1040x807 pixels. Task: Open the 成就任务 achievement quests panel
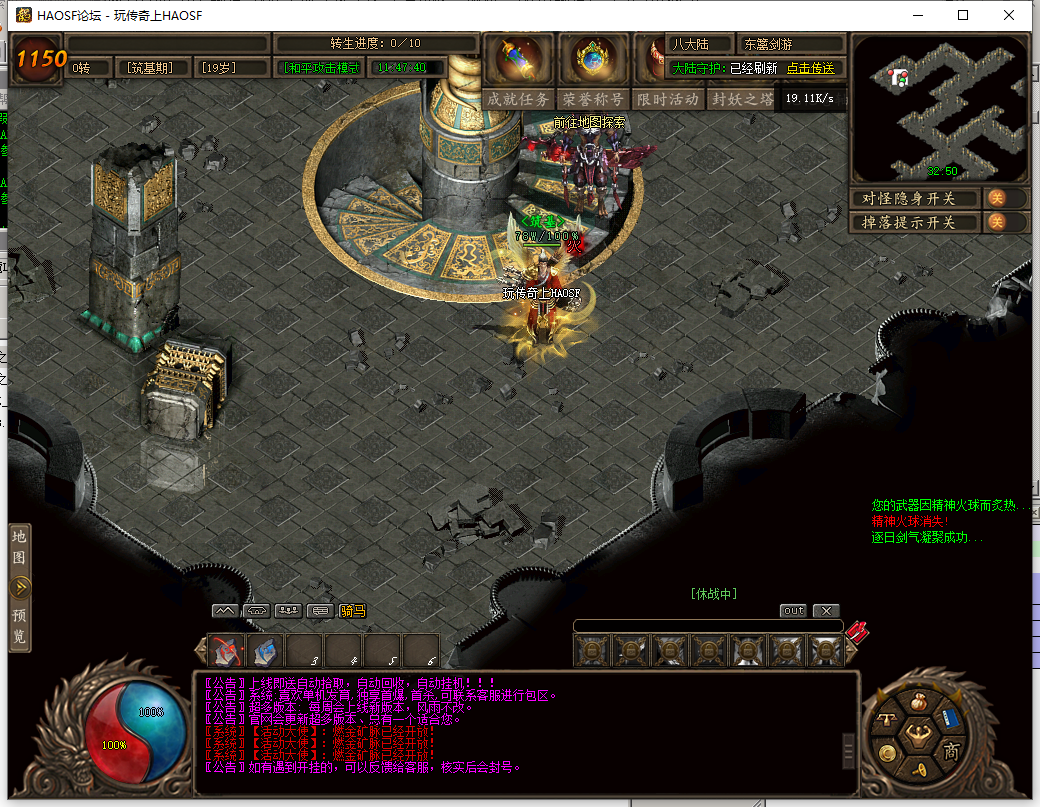click(x=518, y=99)
